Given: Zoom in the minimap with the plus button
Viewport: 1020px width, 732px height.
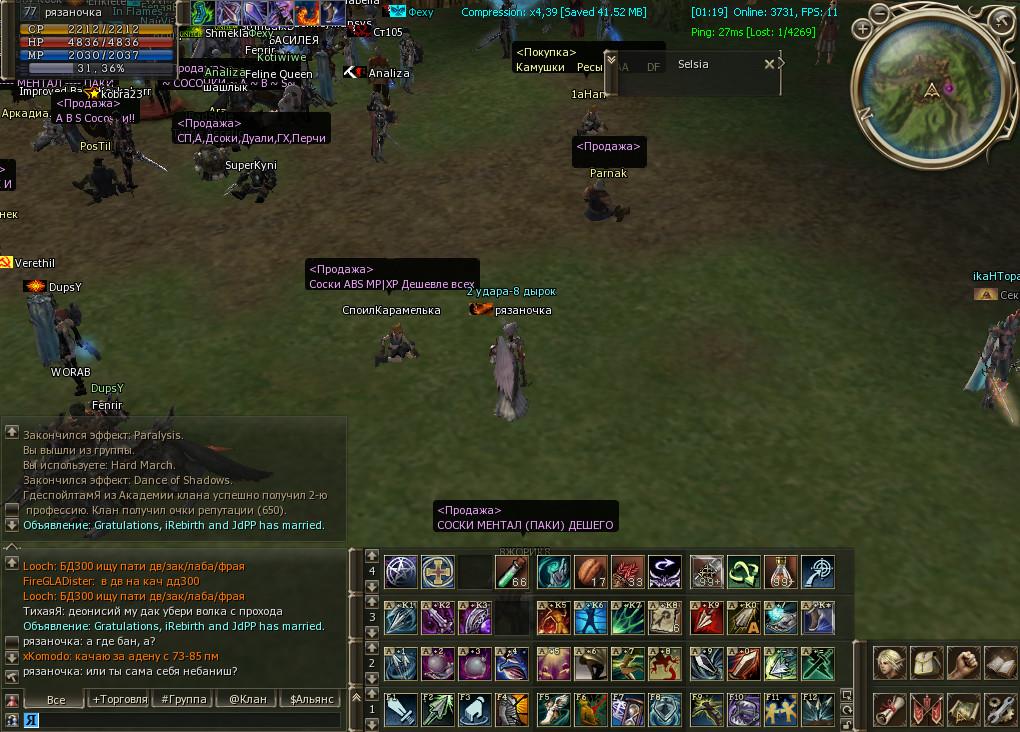Looking at the screenshot, I should (x=863, y=30).
